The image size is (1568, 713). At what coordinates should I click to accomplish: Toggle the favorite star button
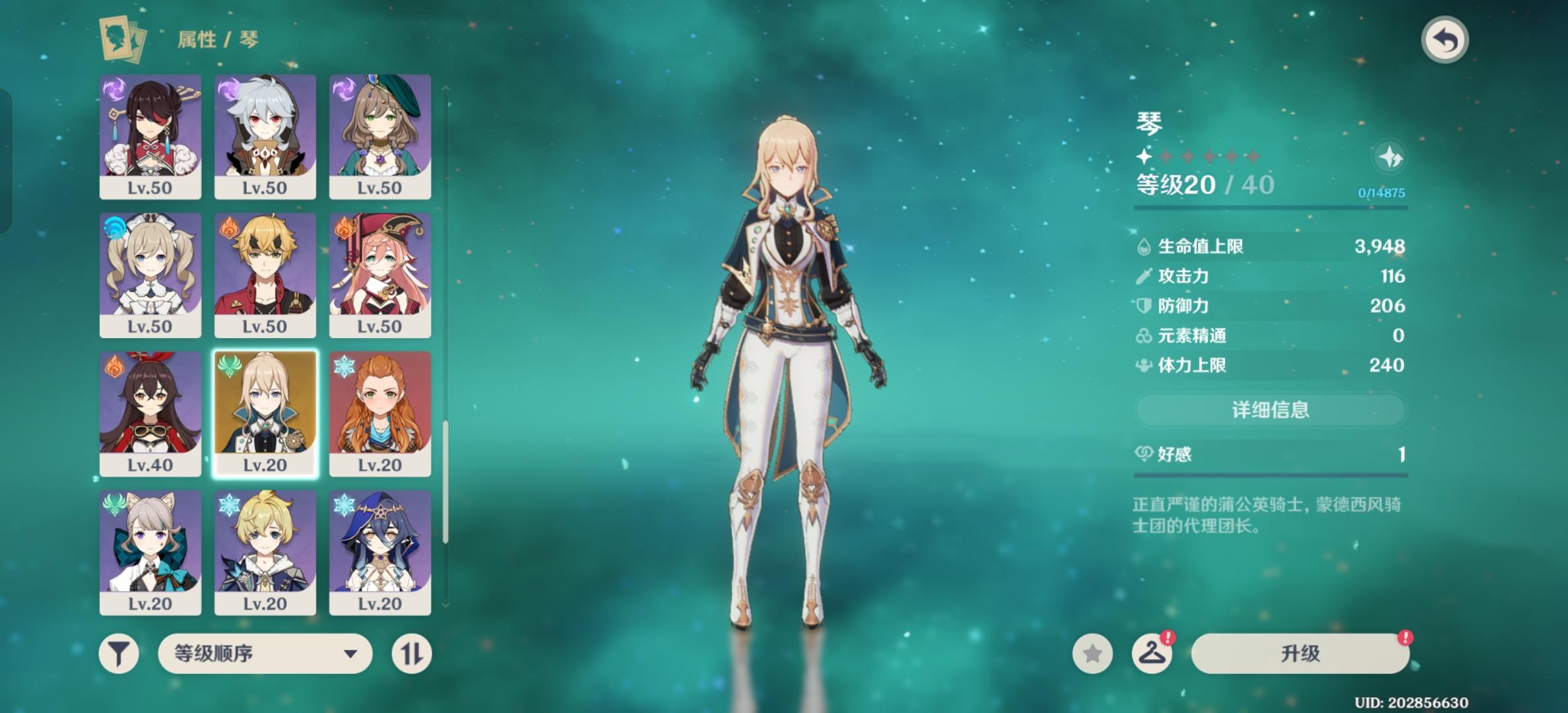tap(1092, 654)
